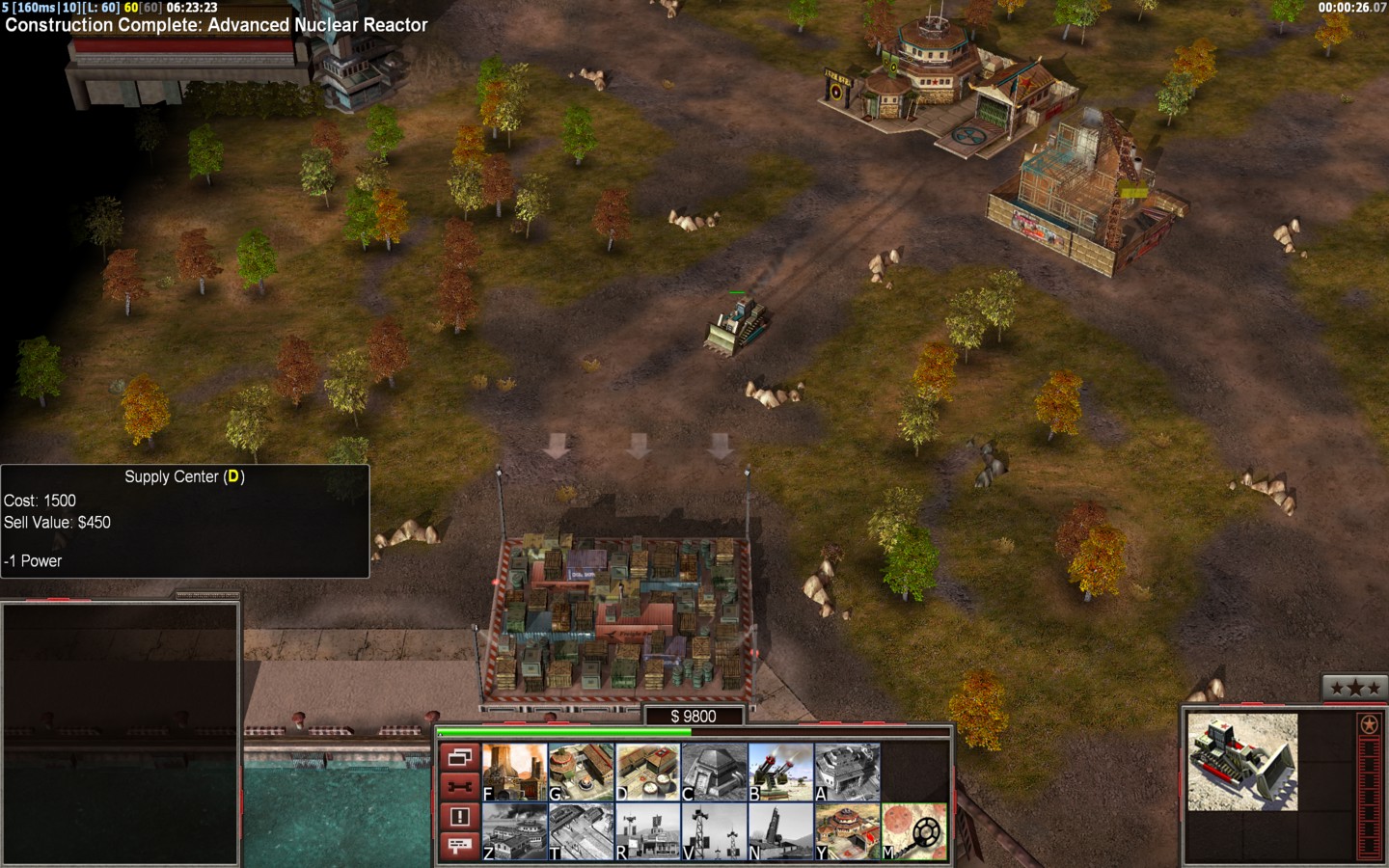
Task: Select the War Factory icon (A)
Action: (x=848, y=772)
